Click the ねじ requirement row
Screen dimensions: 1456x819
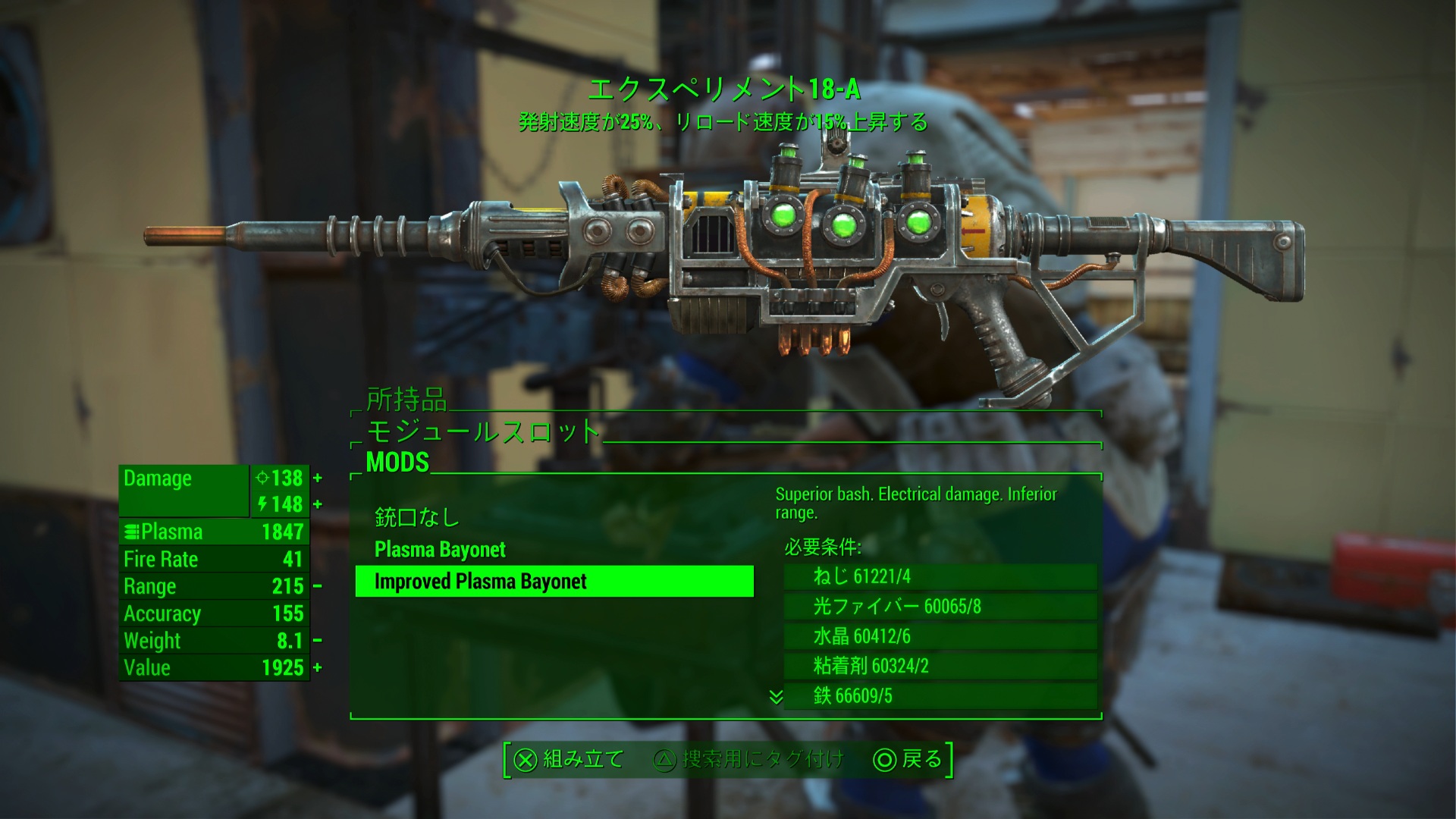(x=940, y=576)
